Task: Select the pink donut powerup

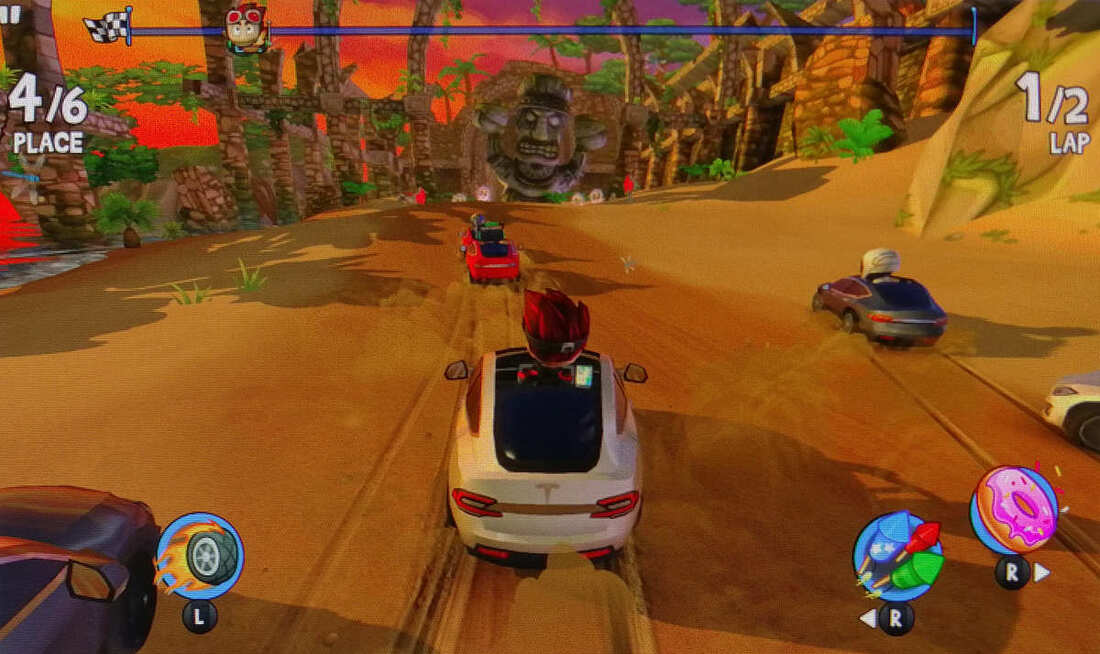Action: pyautogui.click(x=1014, y=510)
